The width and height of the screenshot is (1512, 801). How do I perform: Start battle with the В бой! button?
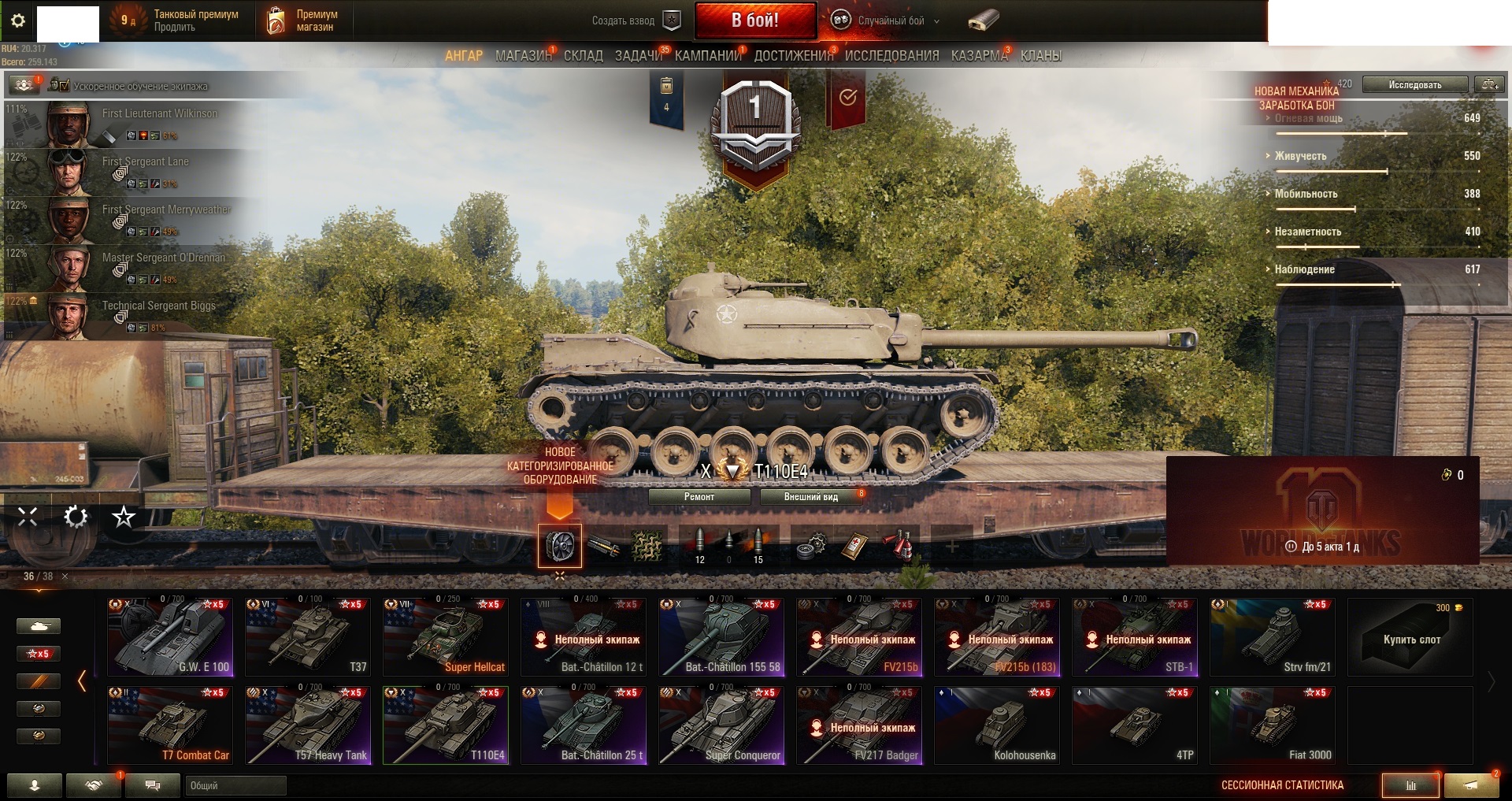click(x=754, y=20)
